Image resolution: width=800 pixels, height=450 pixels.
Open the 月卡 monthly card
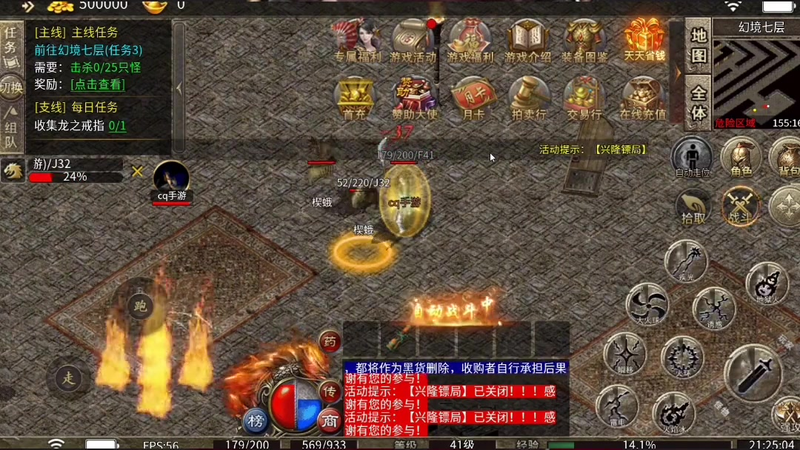(x=469, y=97)
